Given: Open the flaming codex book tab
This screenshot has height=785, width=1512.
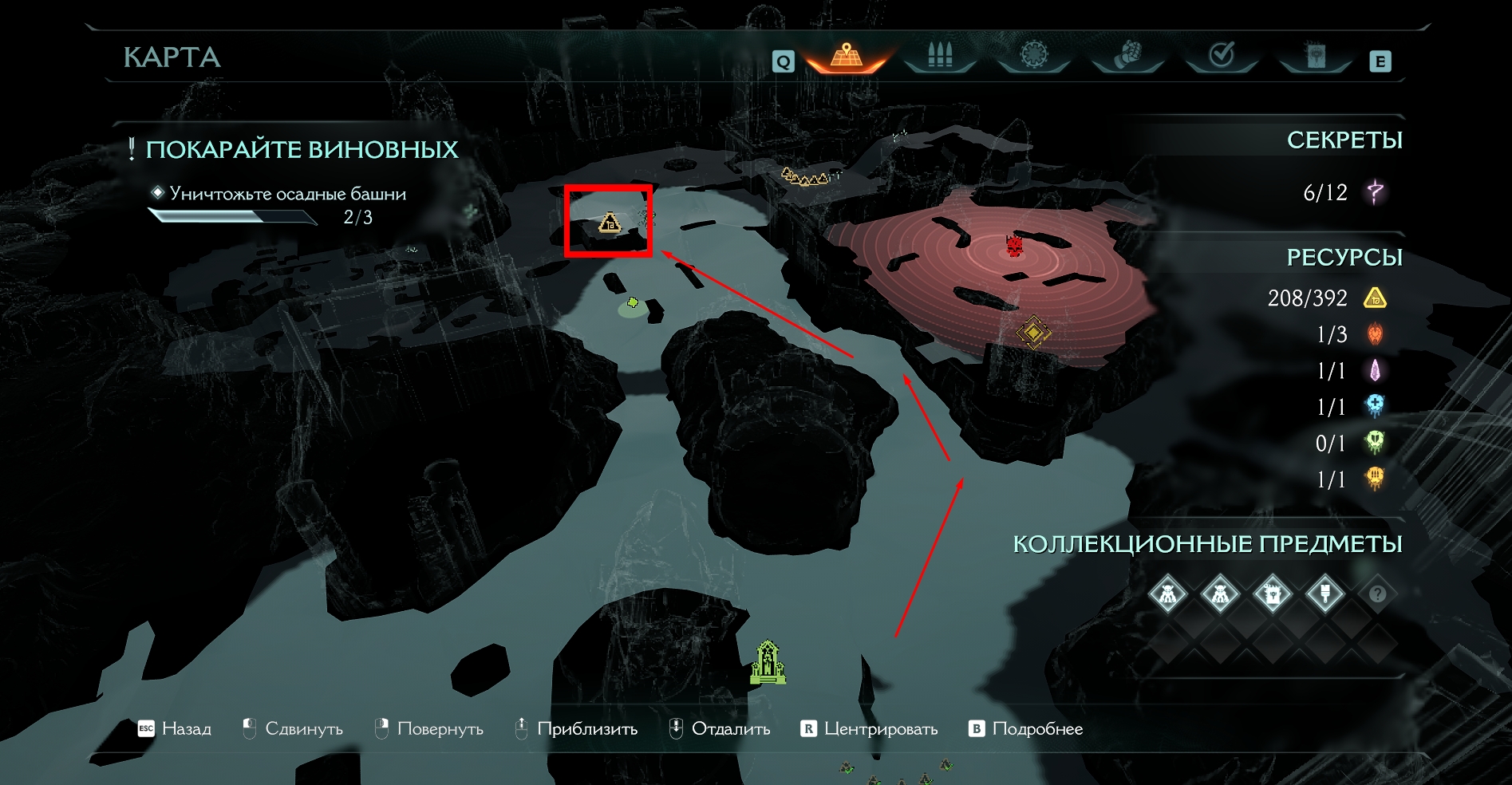Looking at the screenshot, I should [x=1314, y=56].
